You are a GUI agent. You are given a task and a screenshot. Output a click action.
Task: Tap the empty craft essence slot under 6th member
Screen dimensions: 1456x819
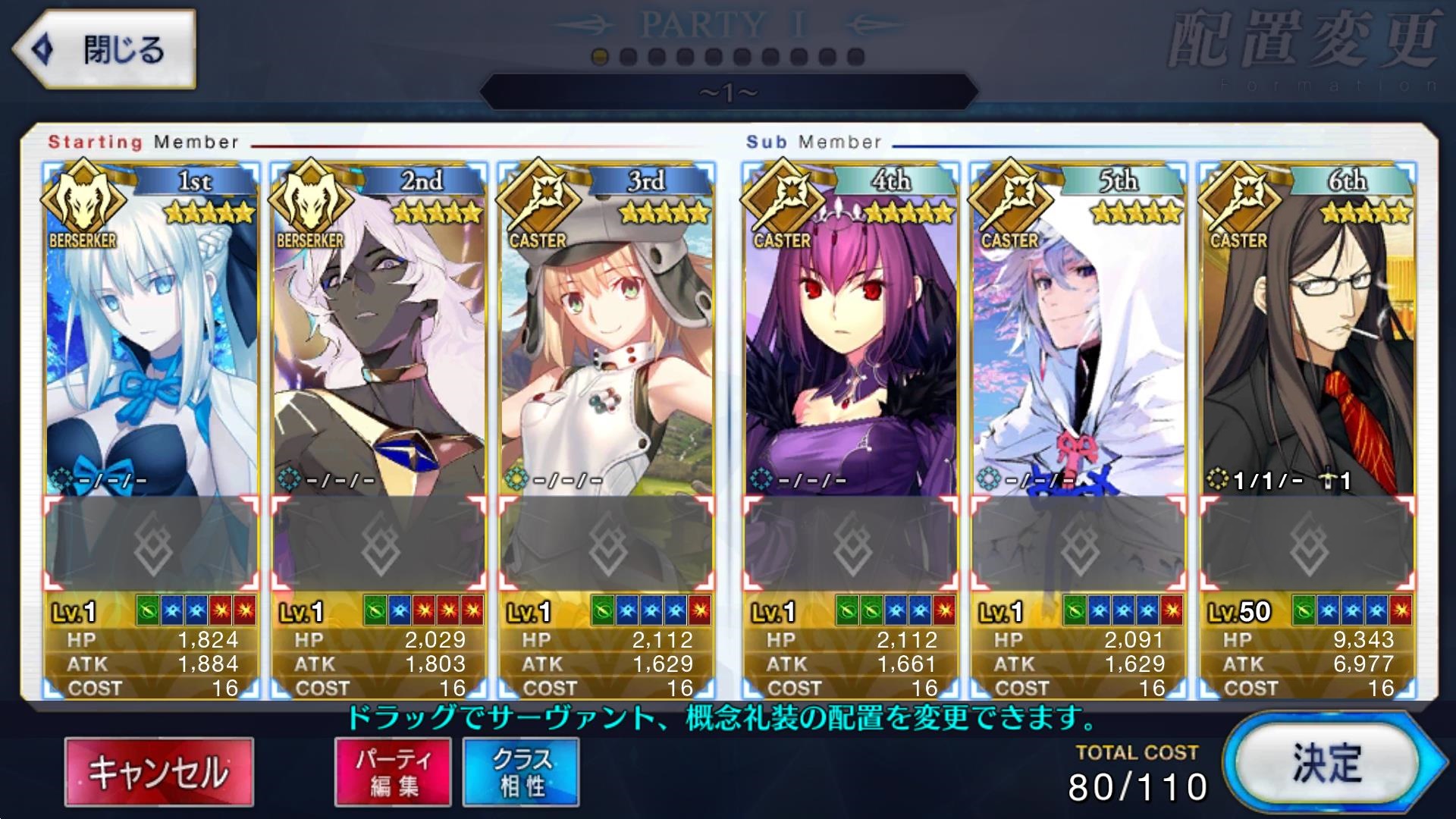1307,543
